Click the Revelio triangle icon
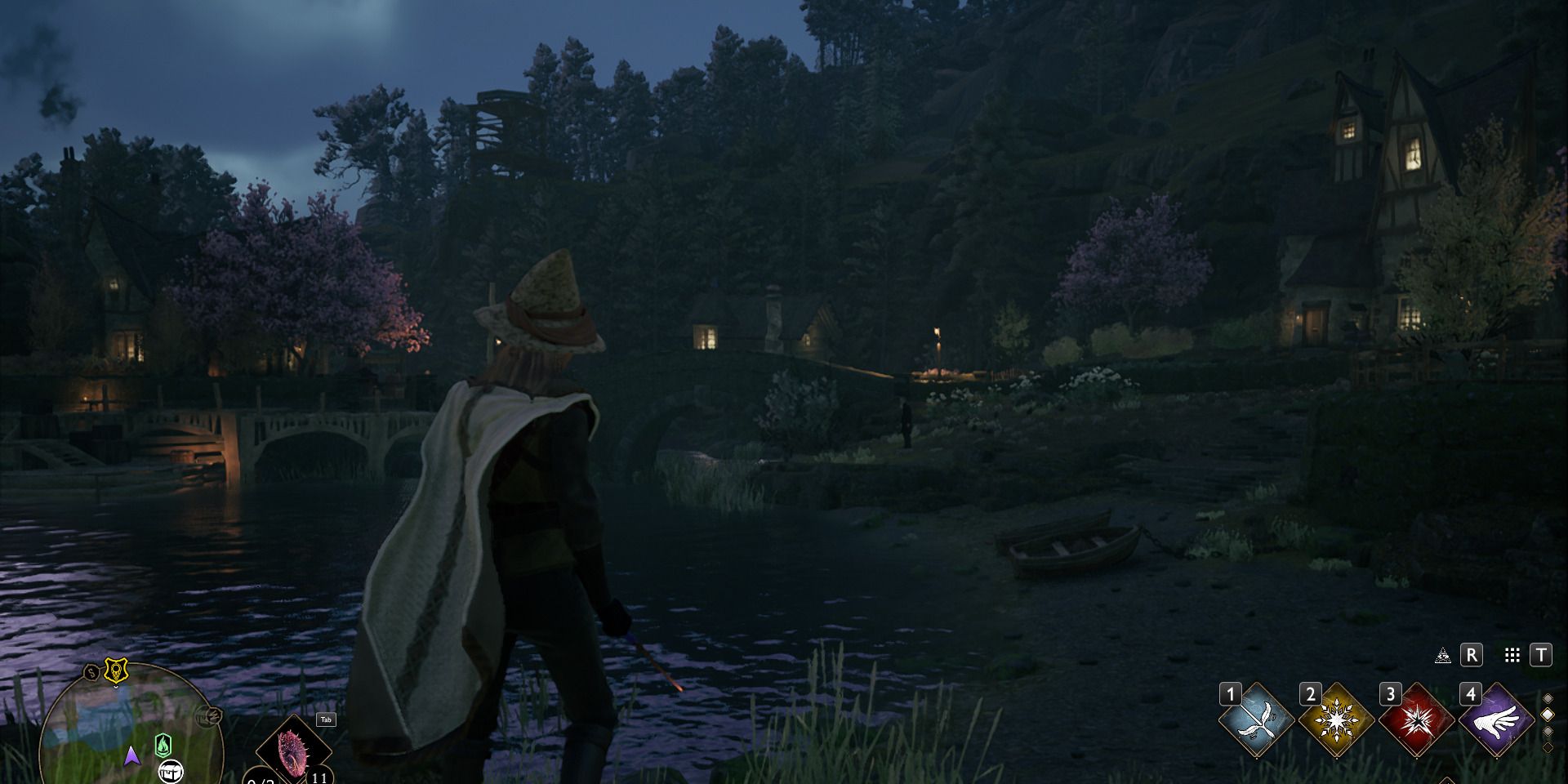This screenshot has height=784, width=1568. [x=1442, y=655]
